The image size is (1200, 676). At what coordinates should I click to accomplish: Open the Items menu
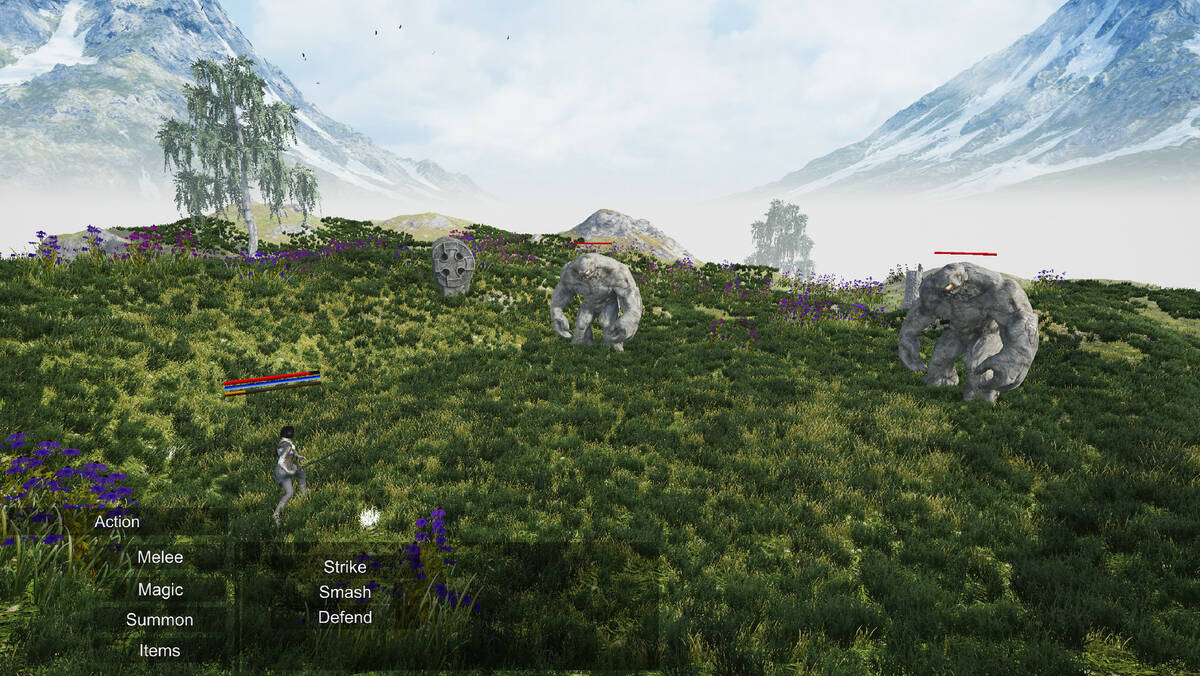coord(160,651)
